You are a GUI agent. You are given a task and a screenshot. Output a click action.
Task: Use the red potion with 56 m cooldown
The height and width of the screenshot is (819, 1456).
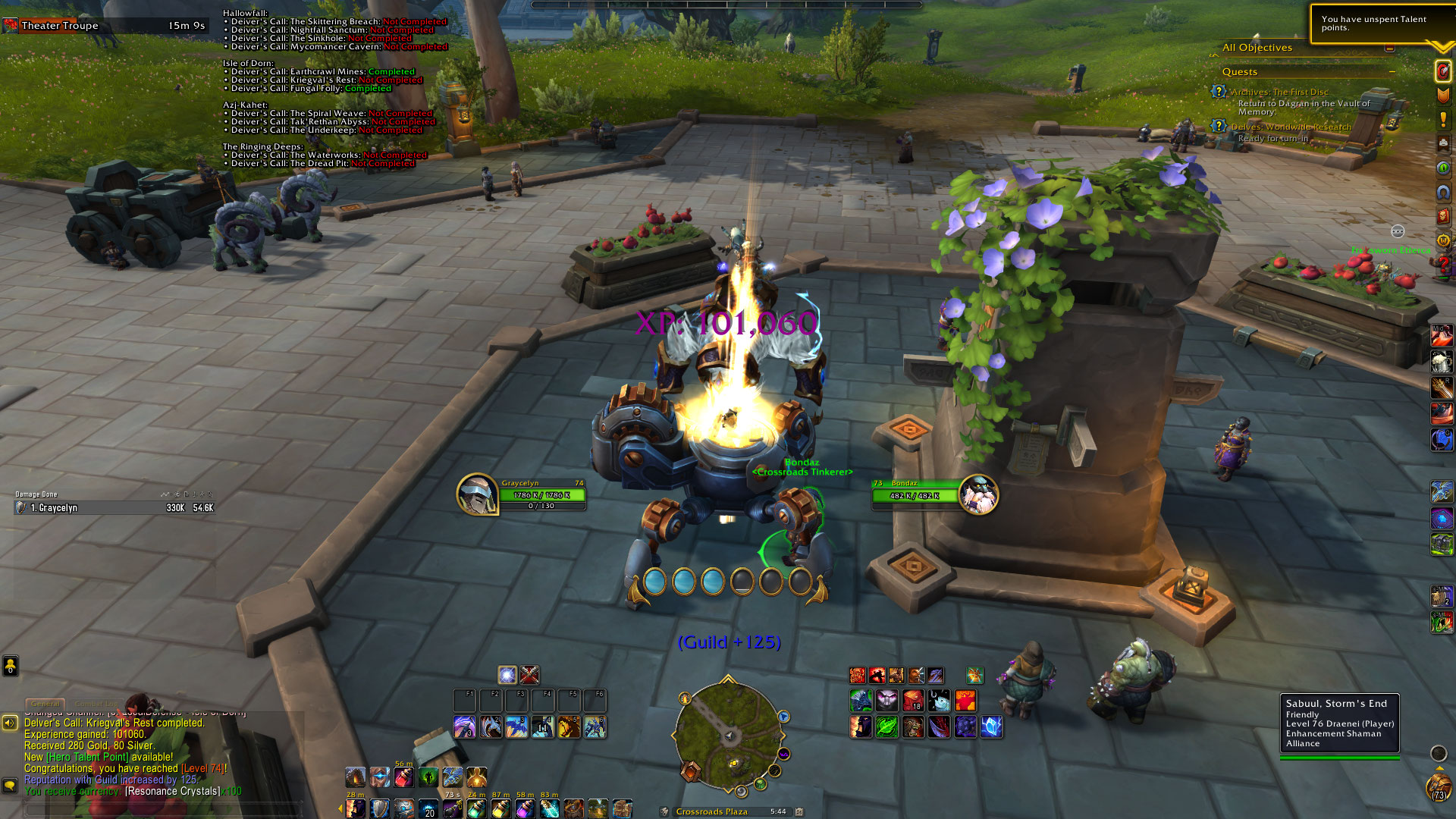click(403, 777)
